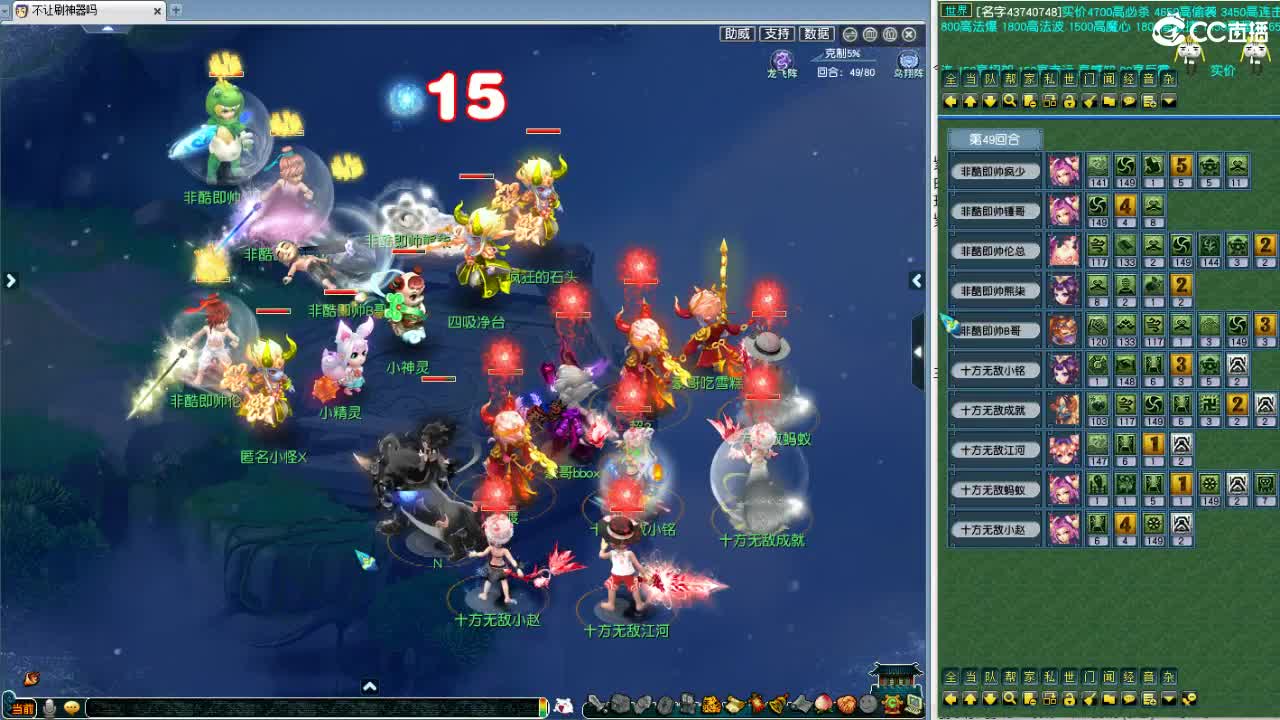The height and width of the screenshot is (720, 1280).
Task: Click the 鸟翔阵 formation icon
Action: (x=908, y=58)
